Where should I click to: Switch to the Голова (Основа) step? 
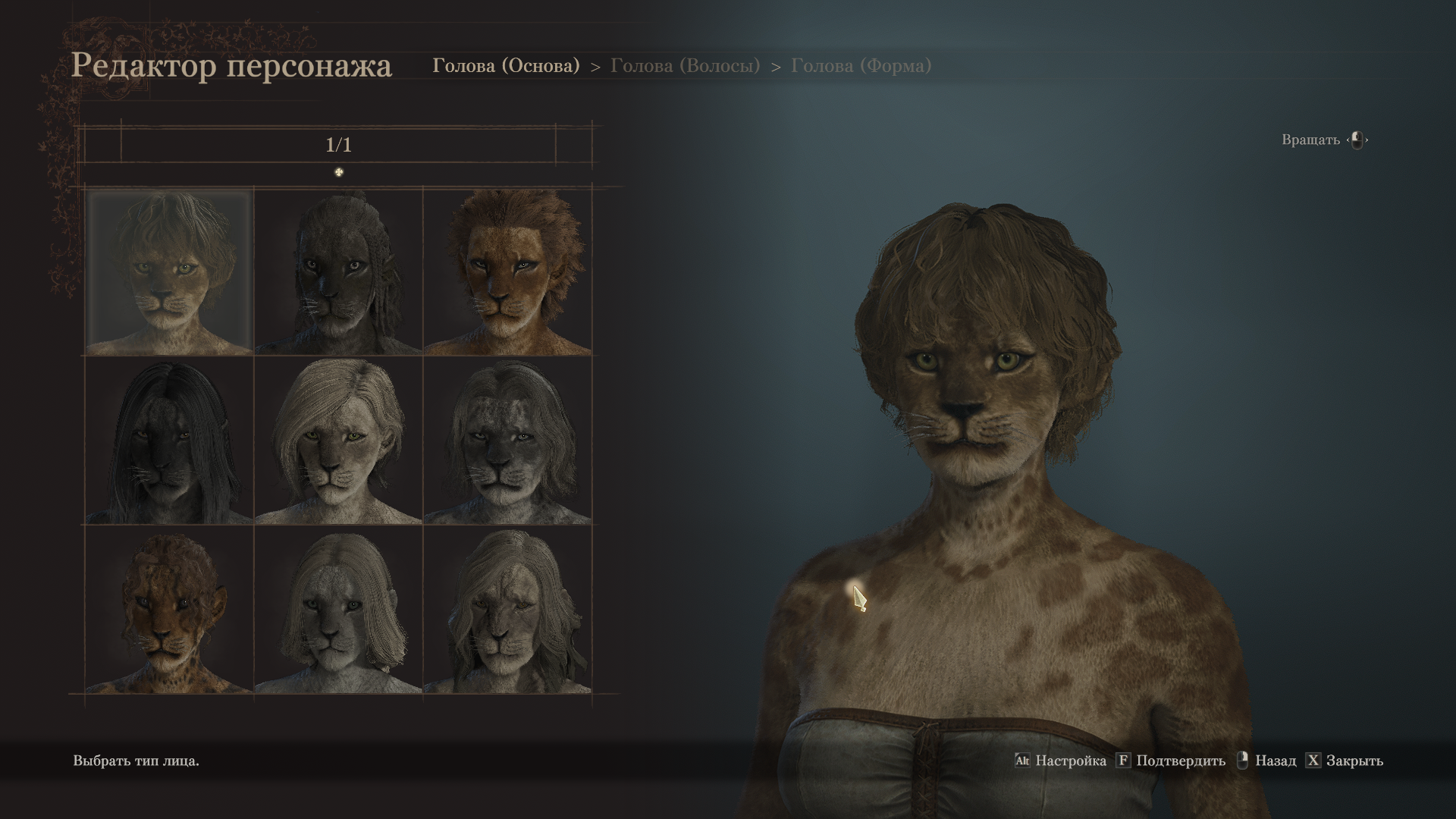tap(506, 66)
